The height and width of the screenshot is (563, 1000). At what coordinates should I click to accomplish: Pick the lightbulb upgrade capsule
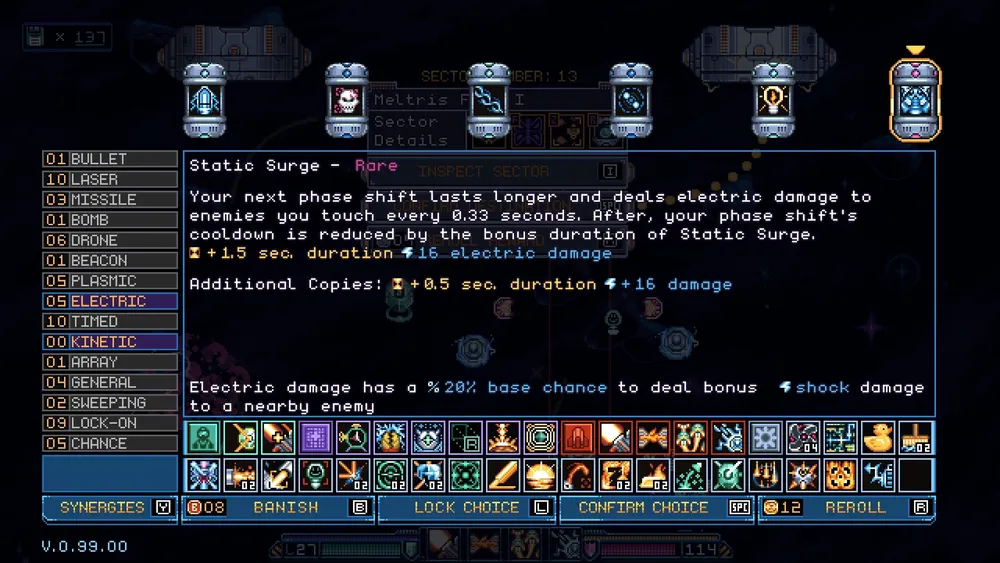[773, 101]
